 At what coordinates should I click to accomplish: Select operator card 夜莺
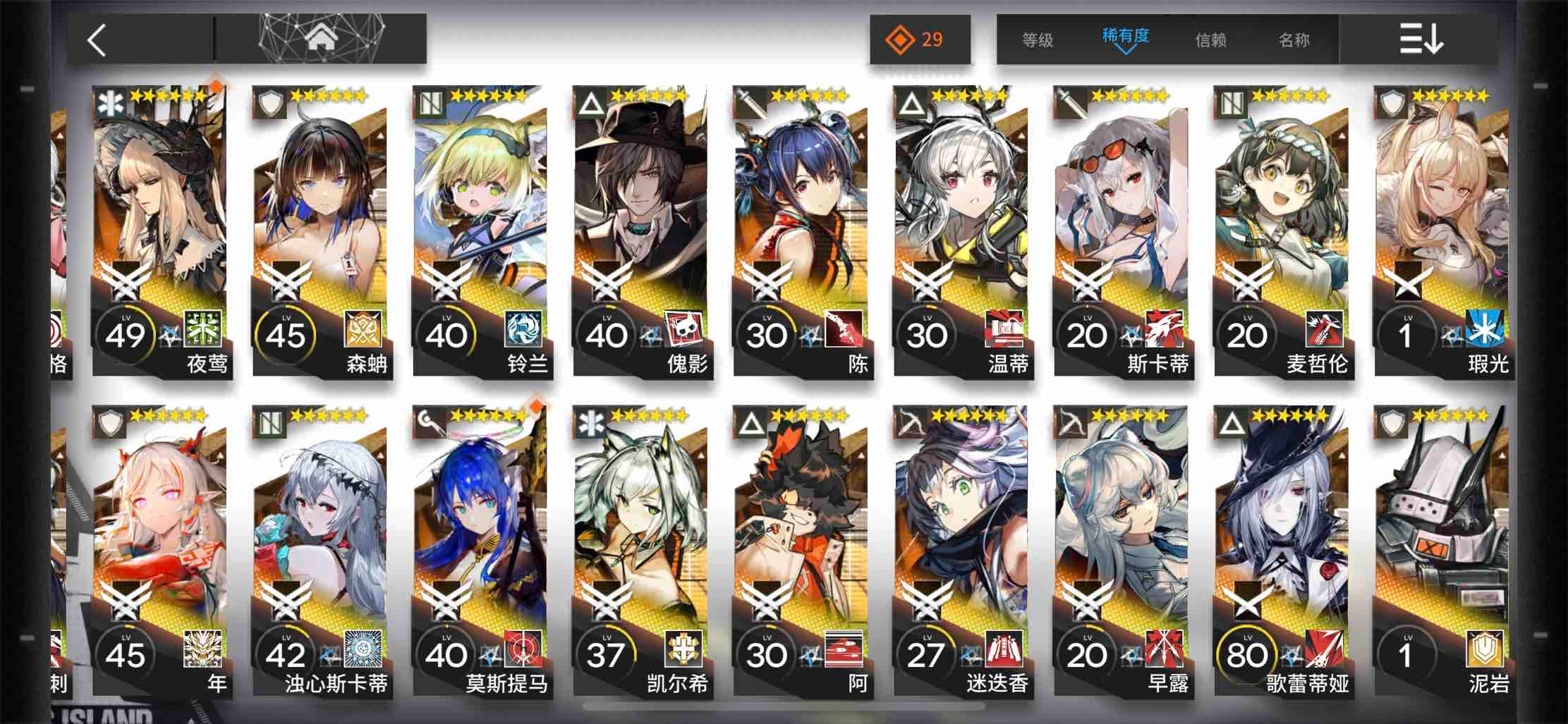(x=159, y=233)
